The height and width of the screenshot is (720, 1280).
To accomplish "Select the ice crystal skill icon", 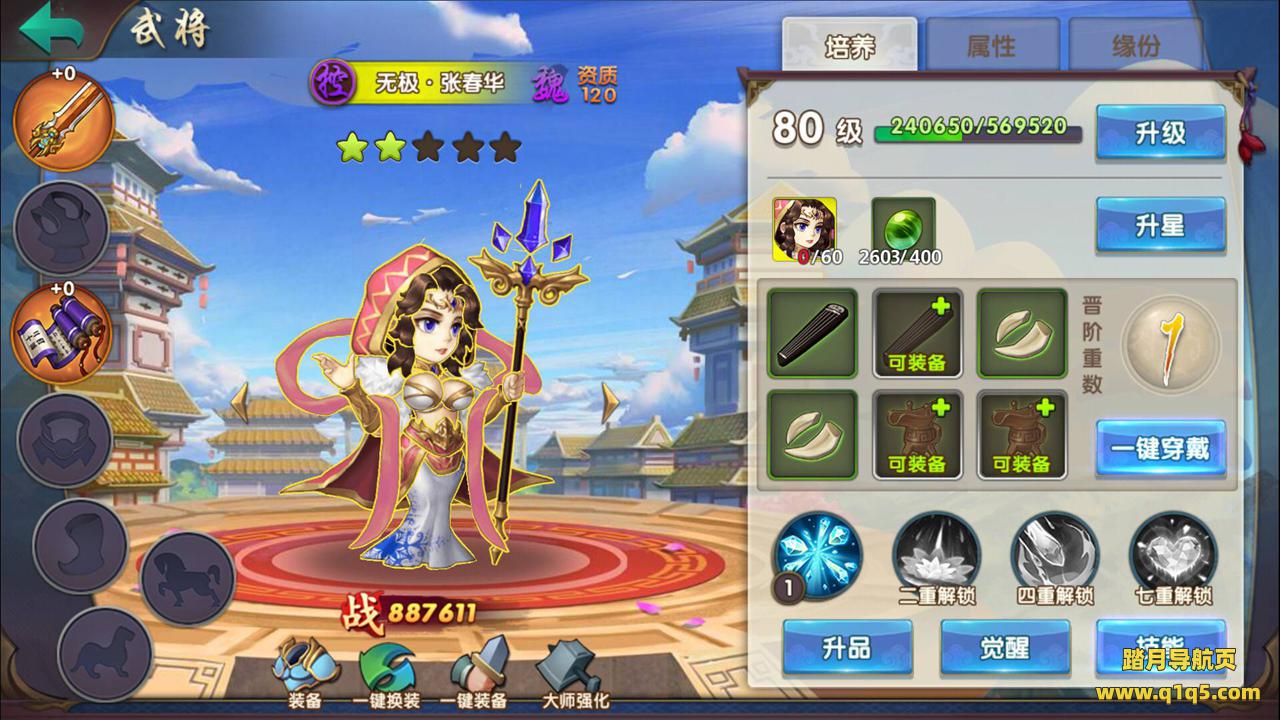I will [817, 554].
